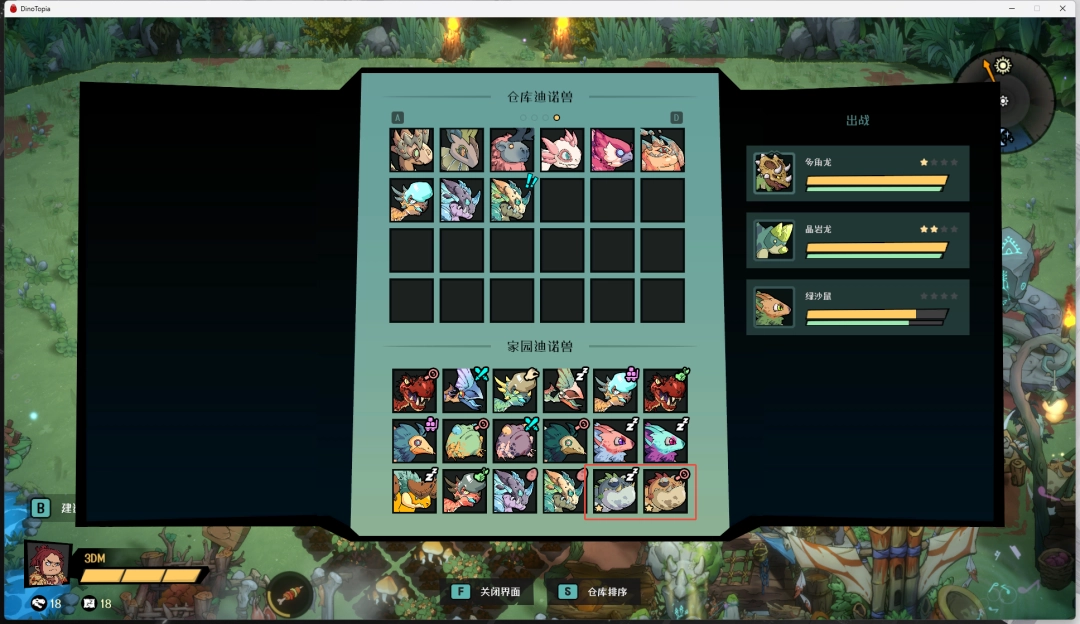
Task: Choose the crimson bird dino in warehouse
Action: pos(612,150)
